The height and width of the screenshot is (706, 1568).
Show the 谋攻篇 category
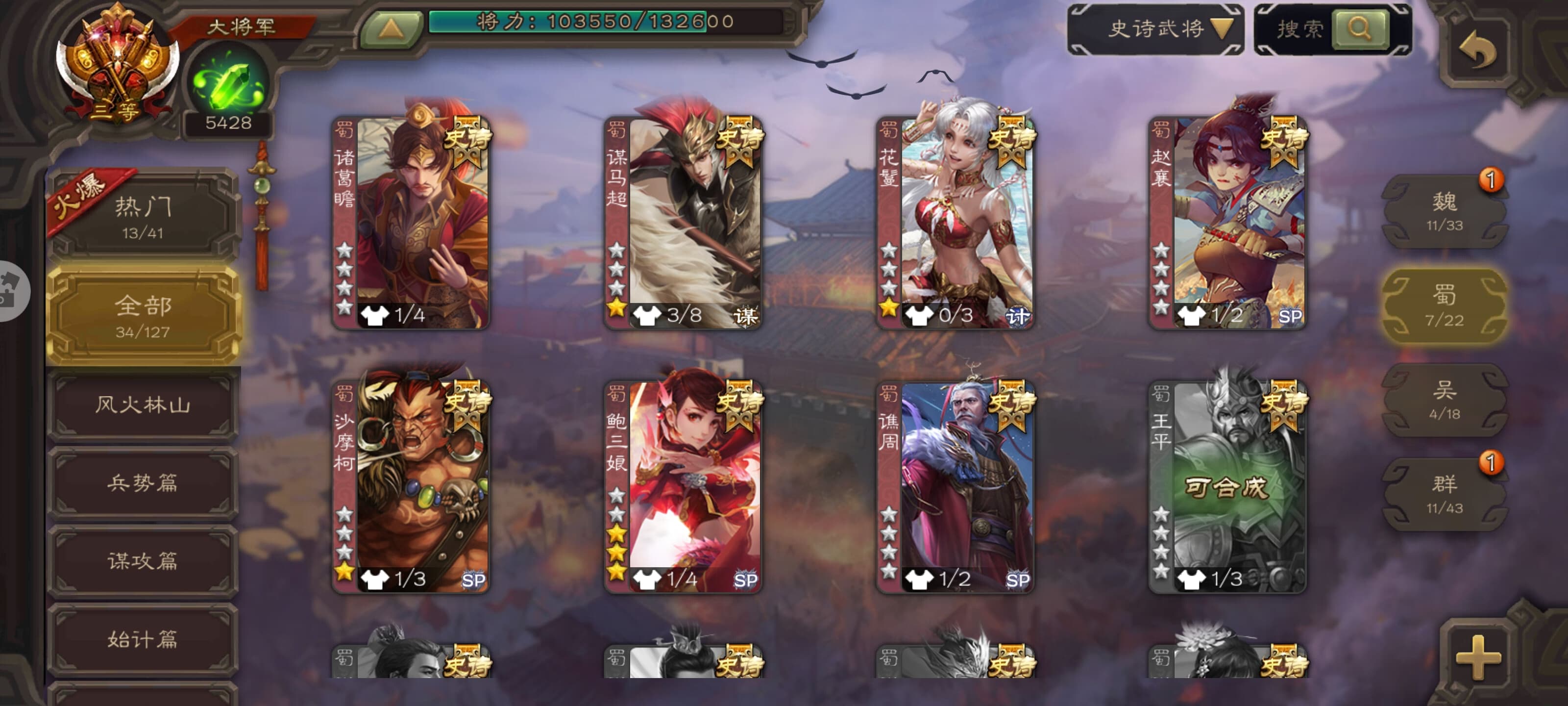[x=143, y=561]
